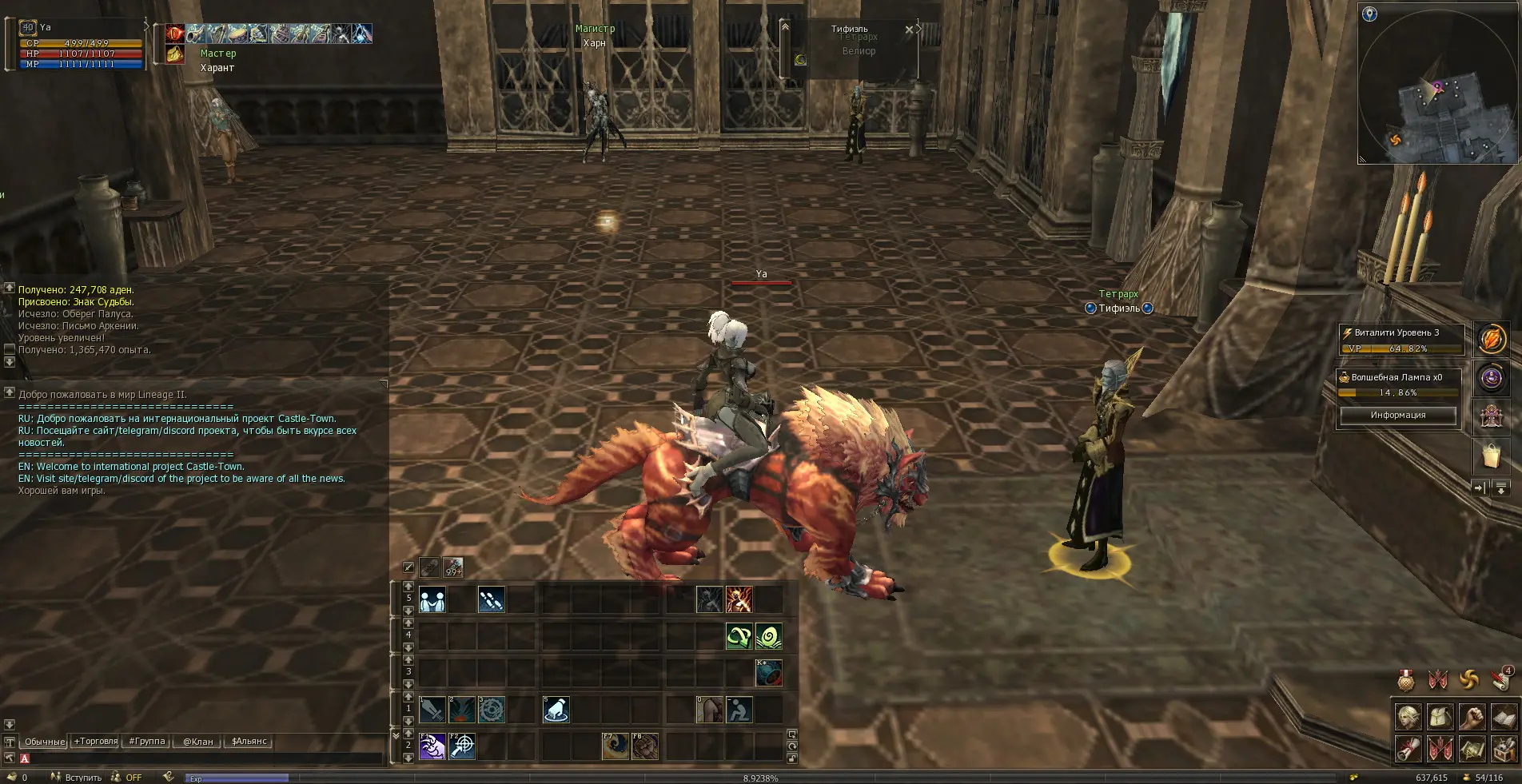Use the pick-up hand action in slot 5
Screen dimensions: 1522x784
(556, 710)
